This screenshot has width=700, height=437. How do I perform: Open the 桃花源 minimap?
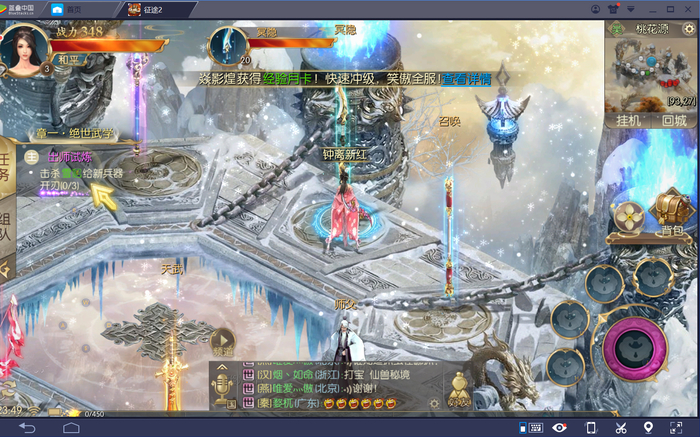(649, 72)
